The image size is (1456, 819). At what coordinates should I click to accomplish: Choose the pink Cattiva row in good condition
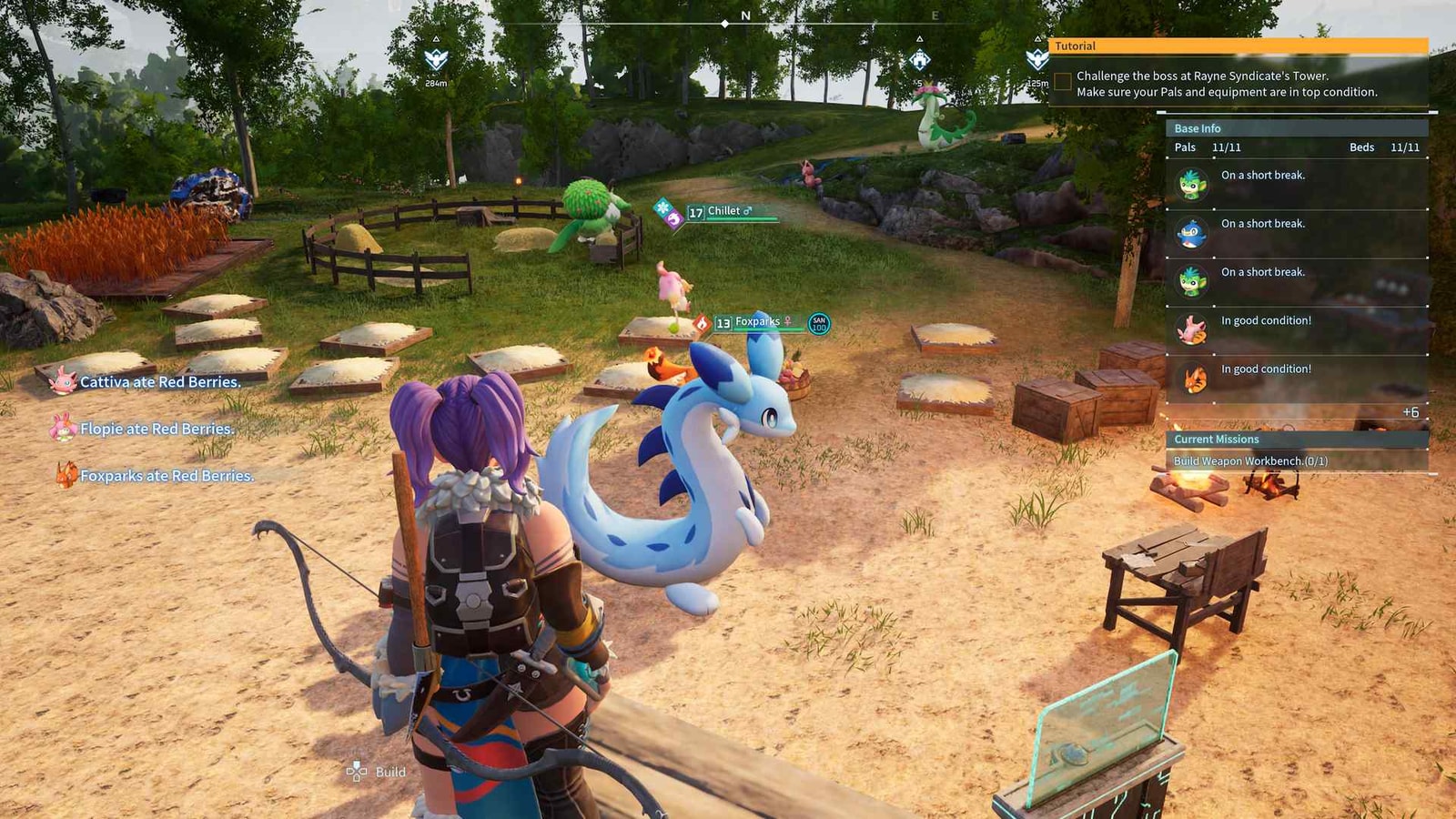[x=1297, y=329]
